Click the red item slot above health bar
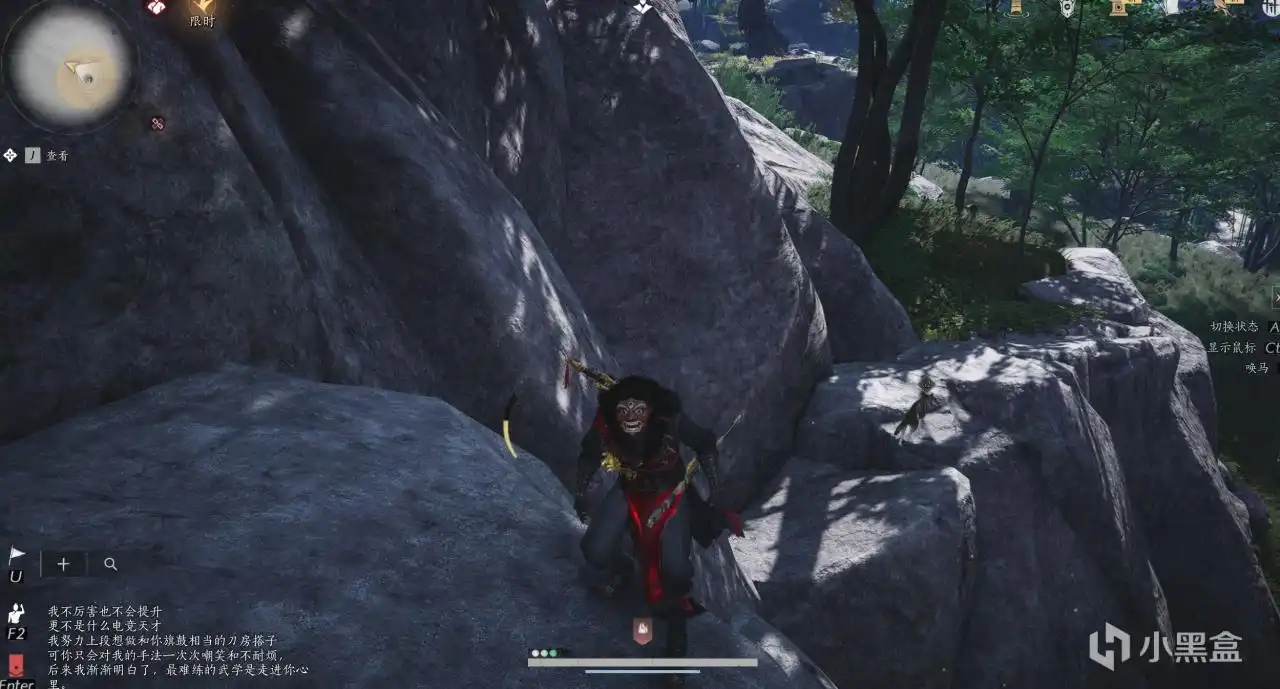 coord(642,630)
